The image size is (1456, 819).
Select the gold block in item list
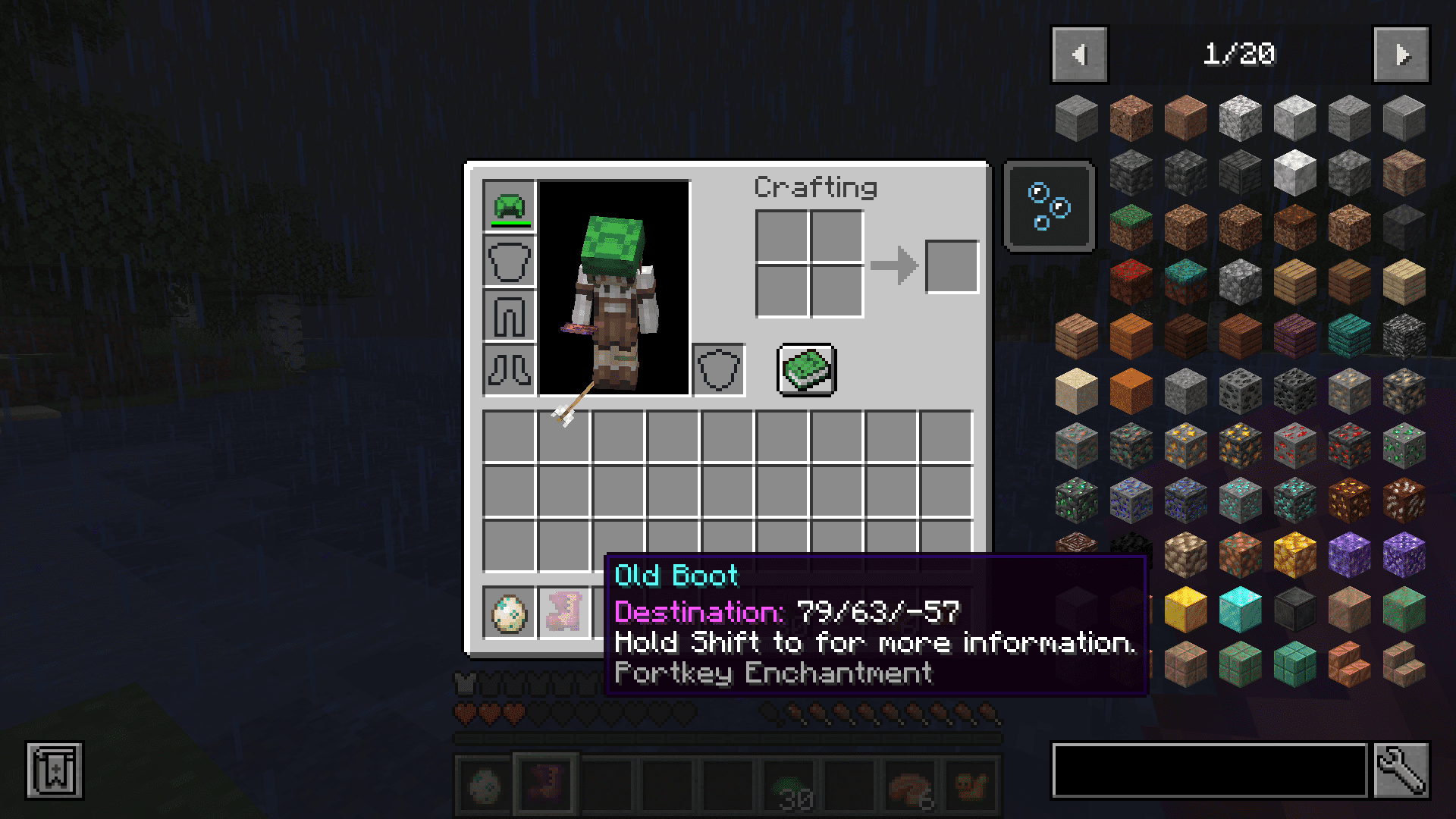1185,610
